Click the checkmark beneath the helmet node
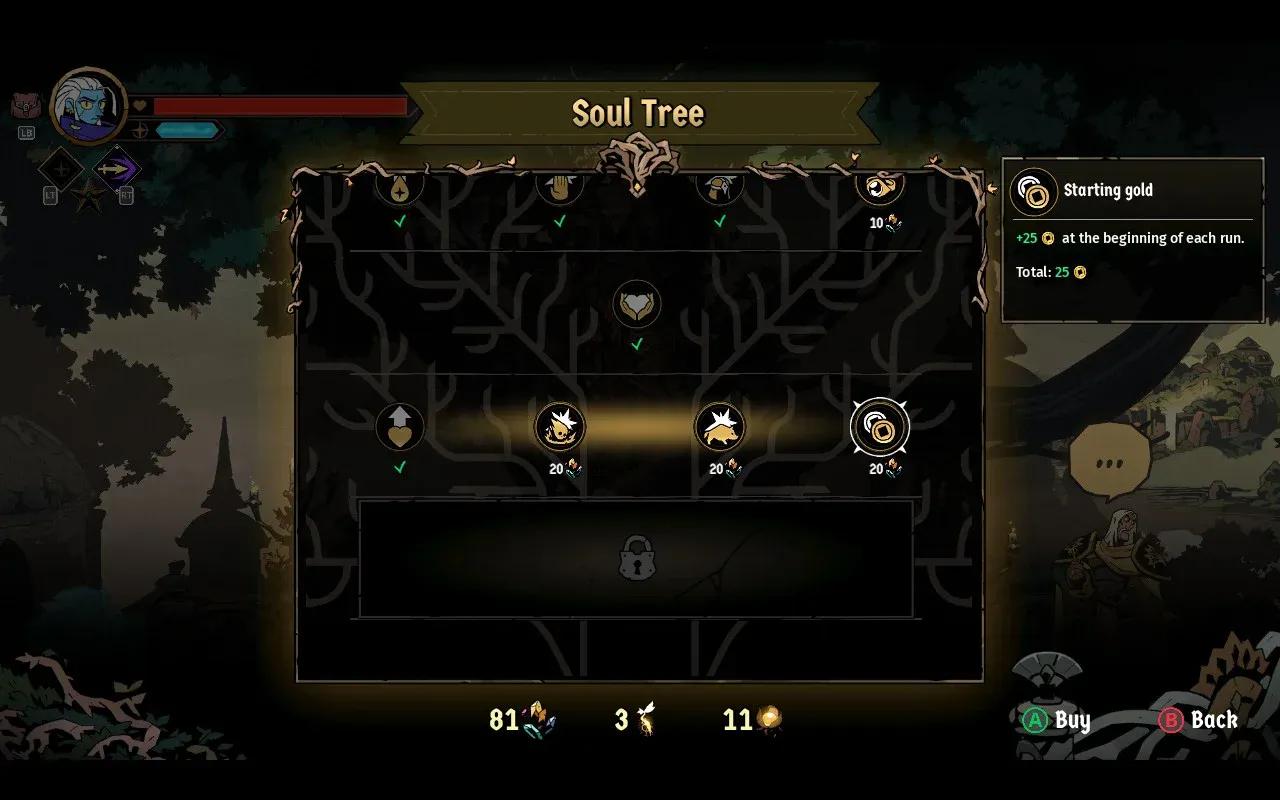The height and width of the screenshot is (800, 1280). pos(718,222)
